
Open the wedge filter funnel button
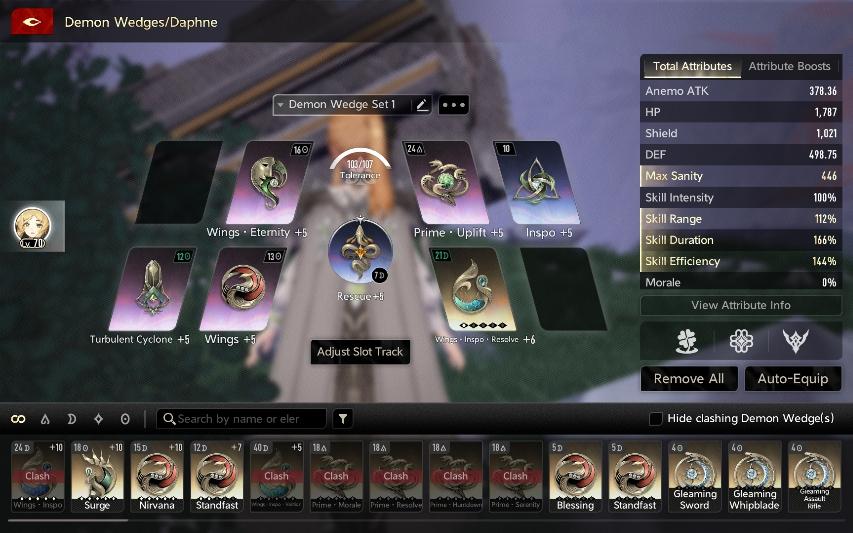tap(343, 419)
